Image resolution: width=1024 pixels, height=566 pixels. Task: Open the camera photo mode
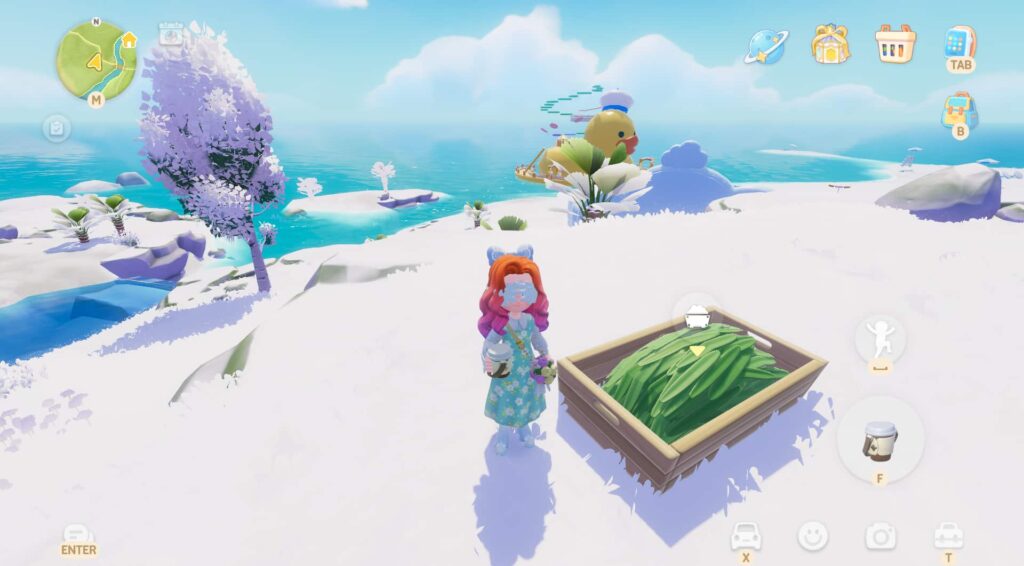(880, 536)
